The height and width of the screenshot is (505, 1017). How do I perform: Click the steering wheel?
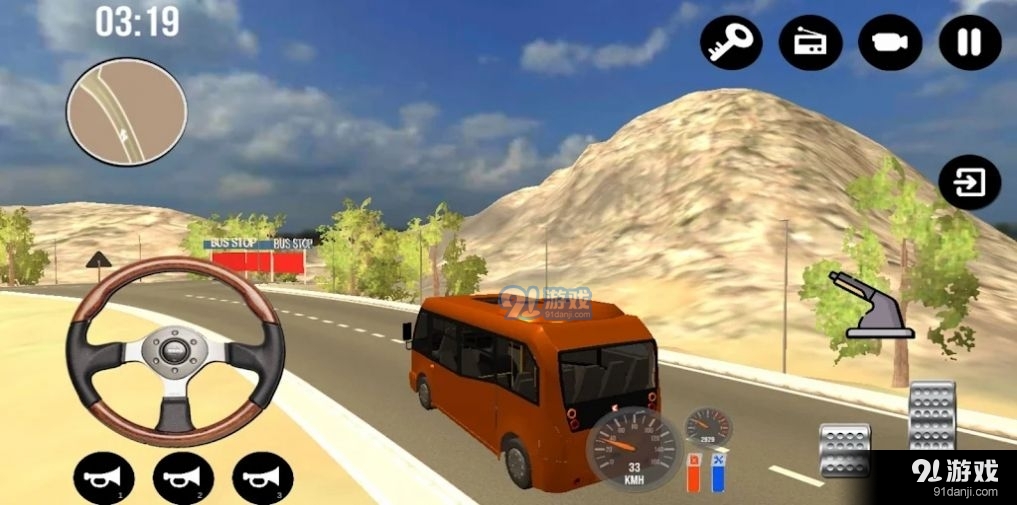coord(176,350)
